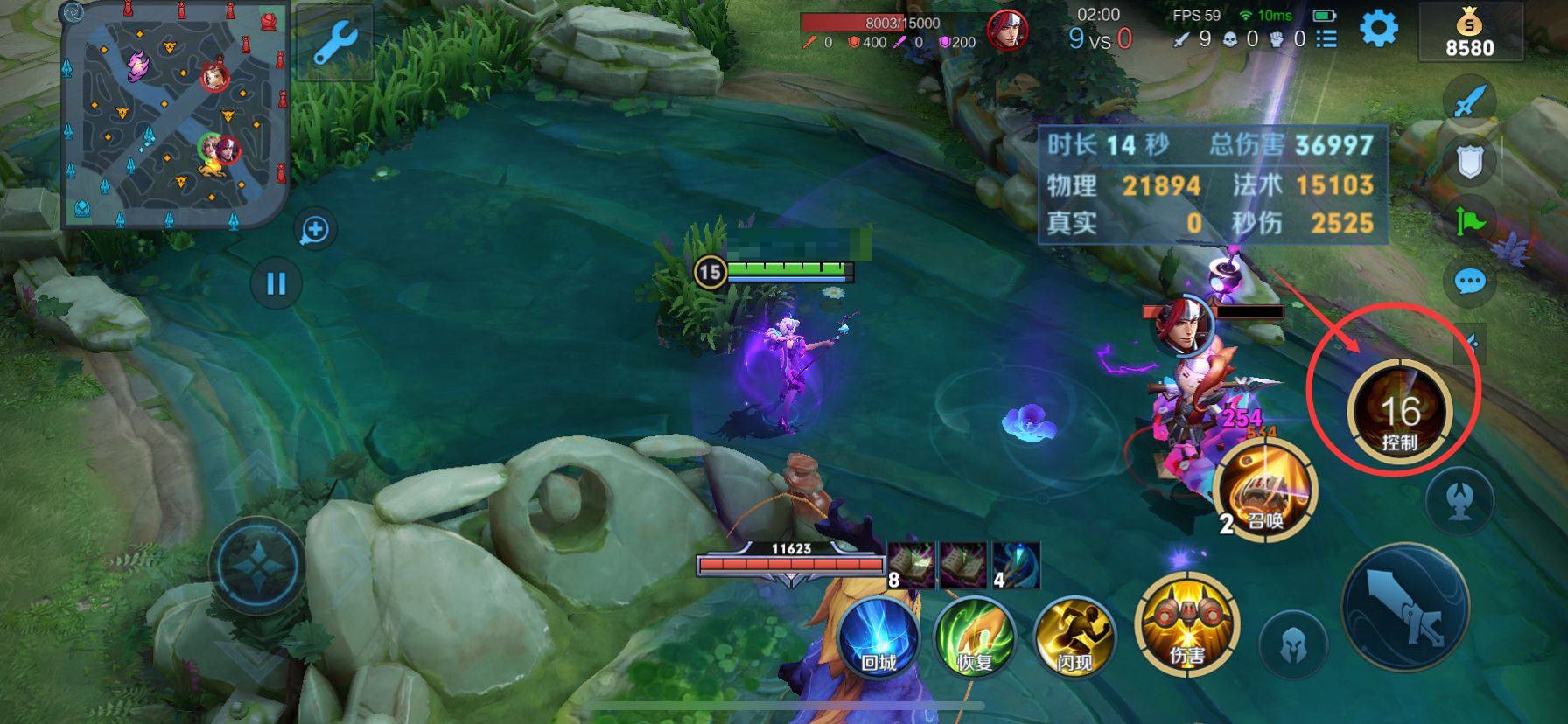Send the green flag gather signal
This screenshot has height=724, width=1568.
[1469, 221]
